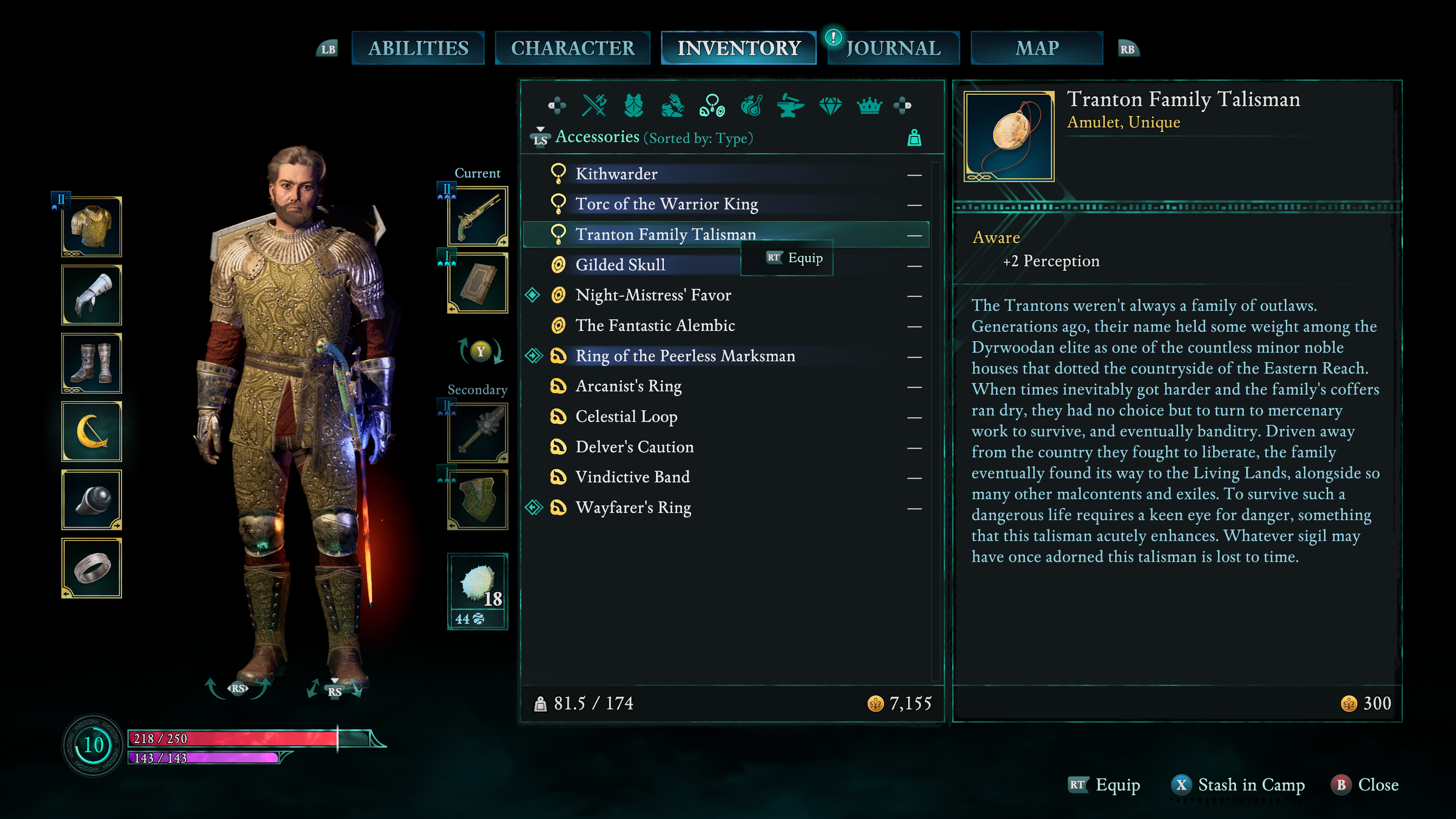Pick the Celestial Loop ring

pyautogui.click(x=626, y=417)
